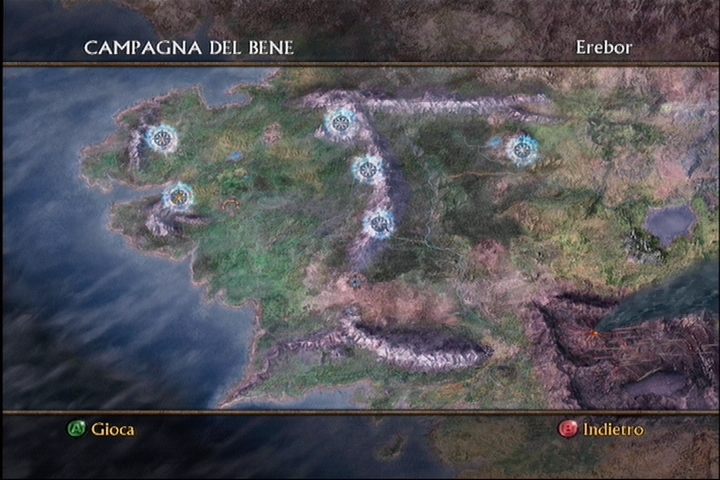Select the southernmost Misty Mountains mission marker

(x=378, y=223)
